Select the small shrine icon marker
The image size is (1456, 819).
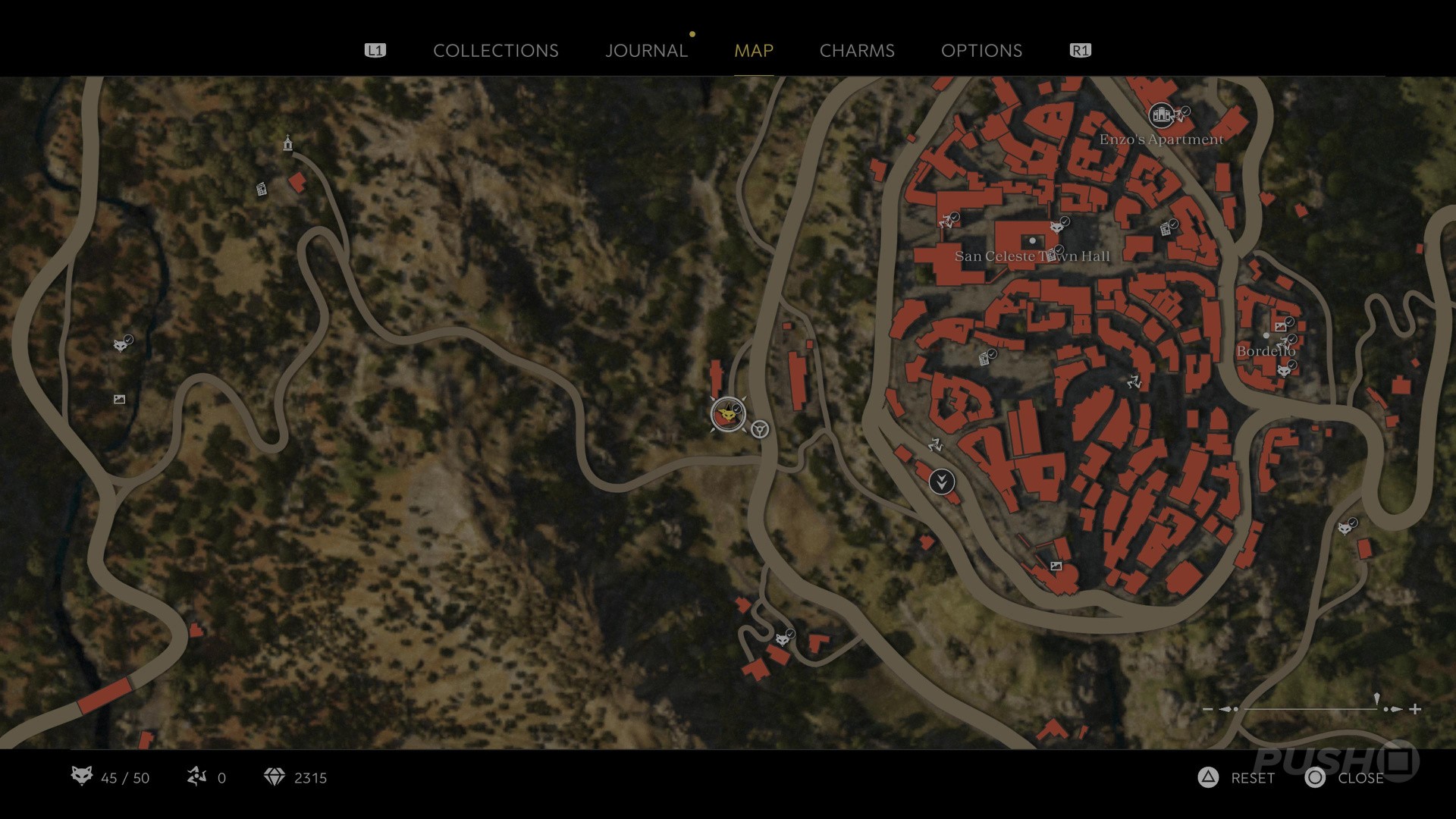point(287,143)
